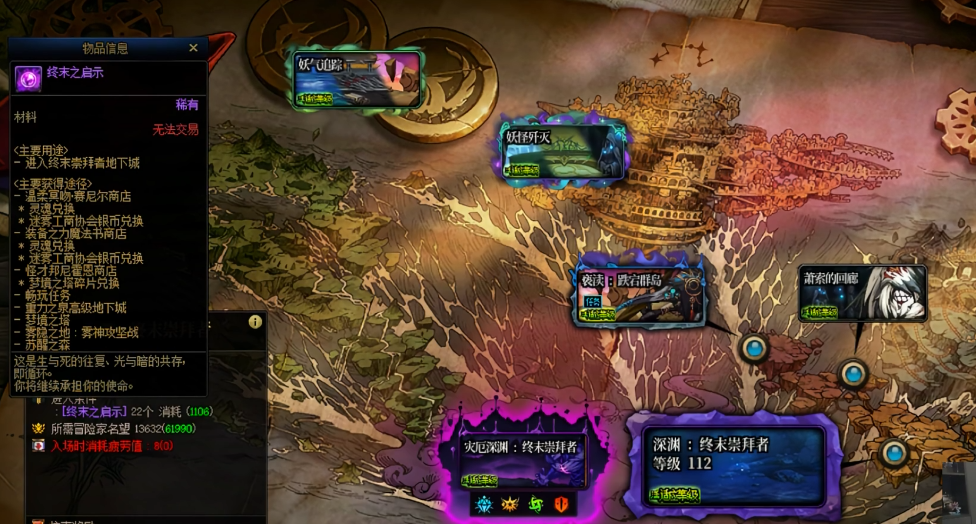Image resolution: width=976 pixels, height=524 pixels.
Task: Select the 肃索的回廊 dungeon card
Action: click(862, 292)
